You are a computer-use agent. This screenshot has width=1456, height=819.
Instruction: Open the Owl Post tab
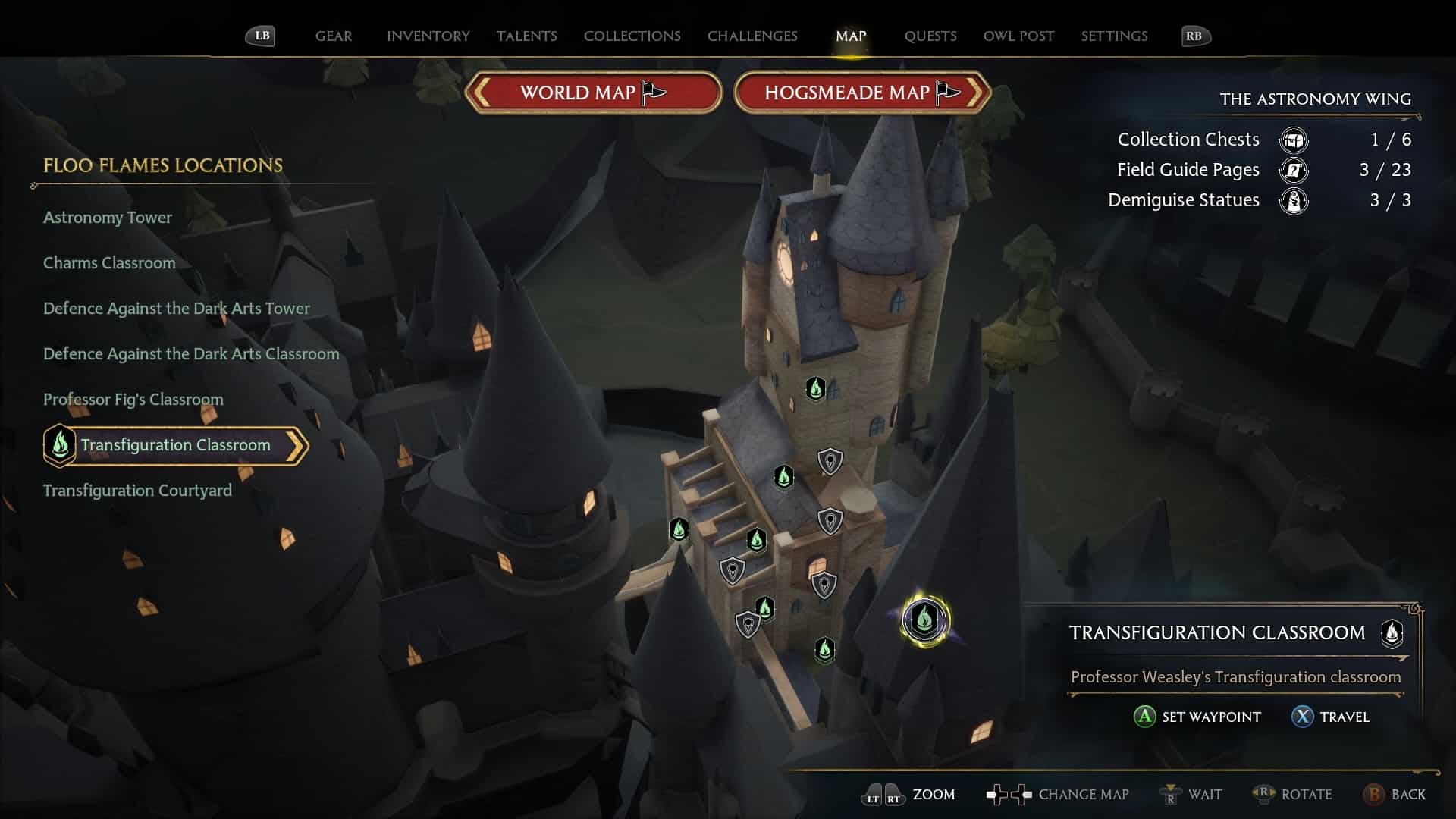coord(1018,36)
